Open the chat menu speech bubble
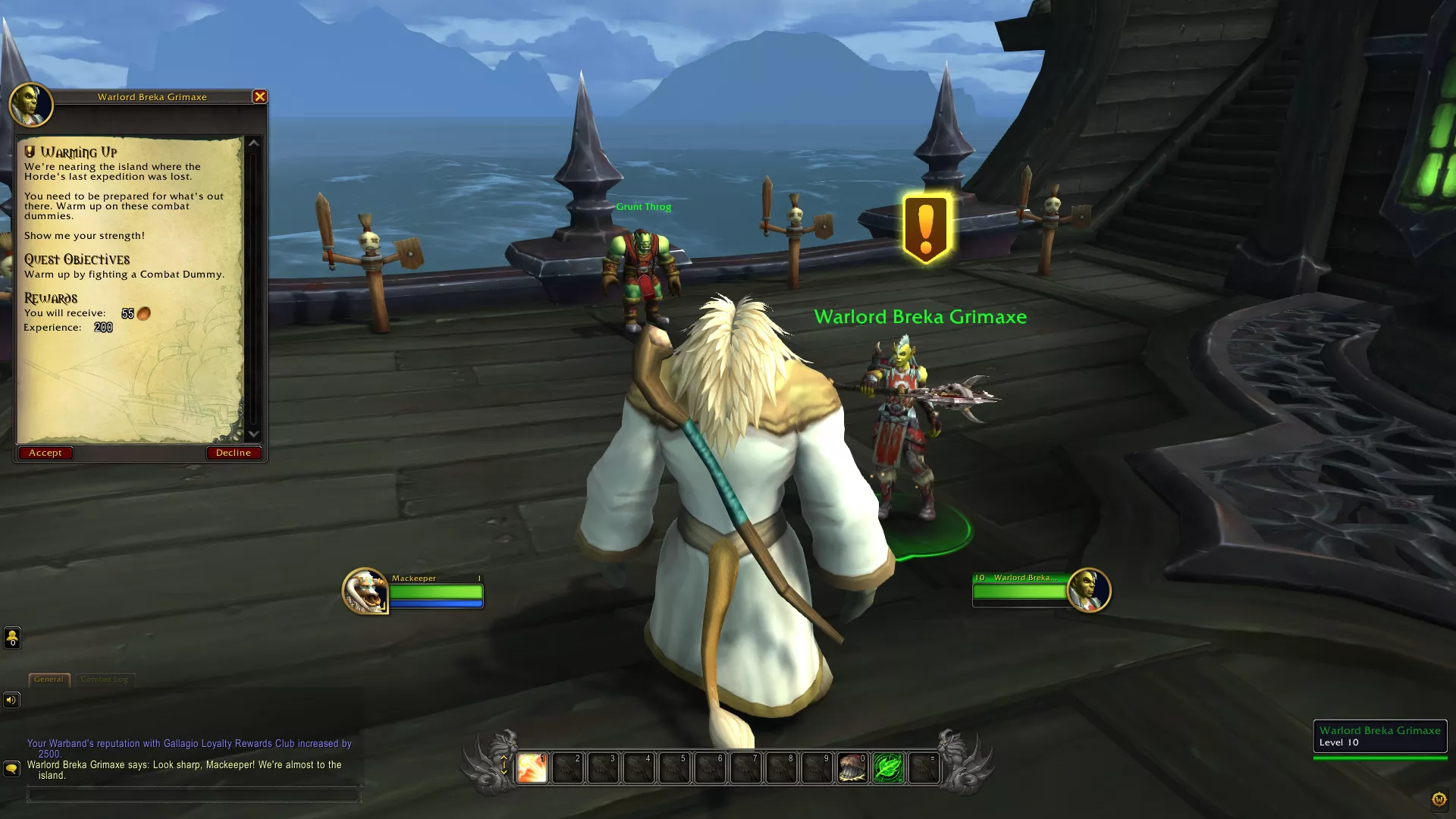Screen dimensions: 1456x819 point(11,769)
